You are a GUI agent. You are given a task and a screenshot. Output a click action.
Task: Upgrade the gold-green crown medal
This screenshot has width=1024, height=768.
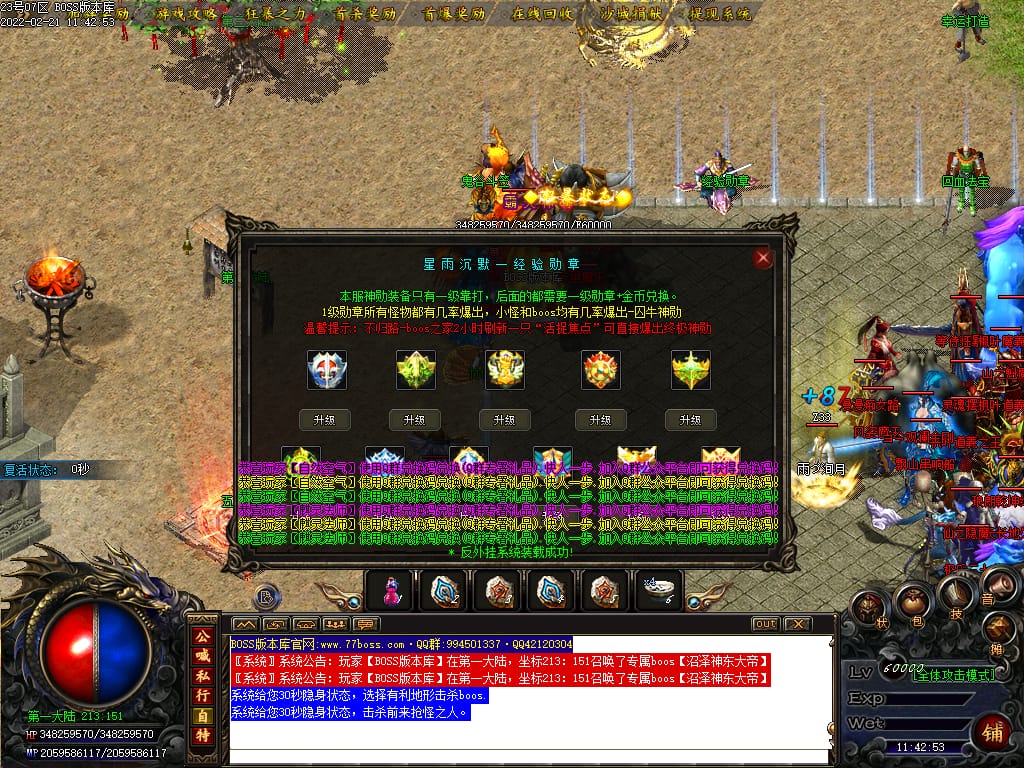click(690, 420)
